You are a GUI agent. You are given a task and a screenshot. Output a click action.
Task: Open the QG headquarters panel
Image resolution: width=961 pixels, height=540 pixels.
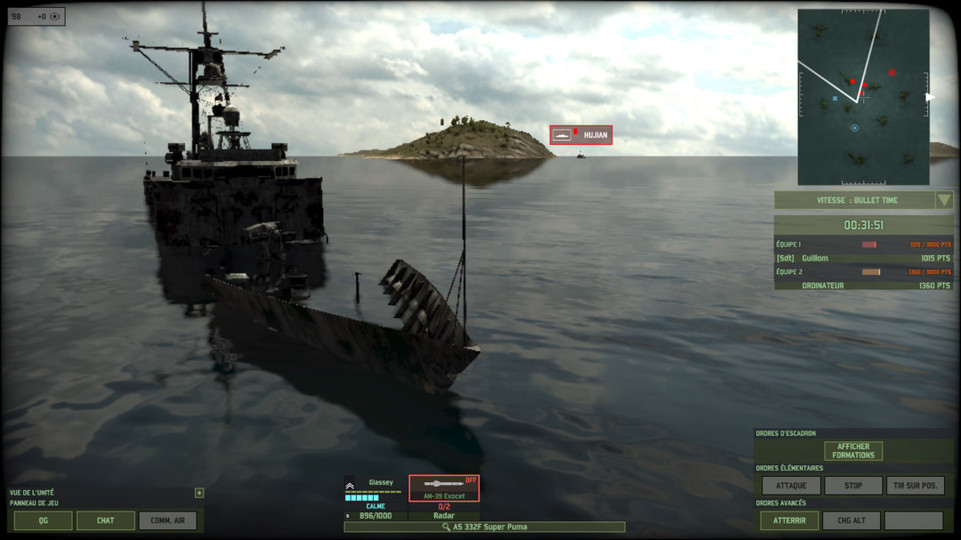(x=43, y=520)
